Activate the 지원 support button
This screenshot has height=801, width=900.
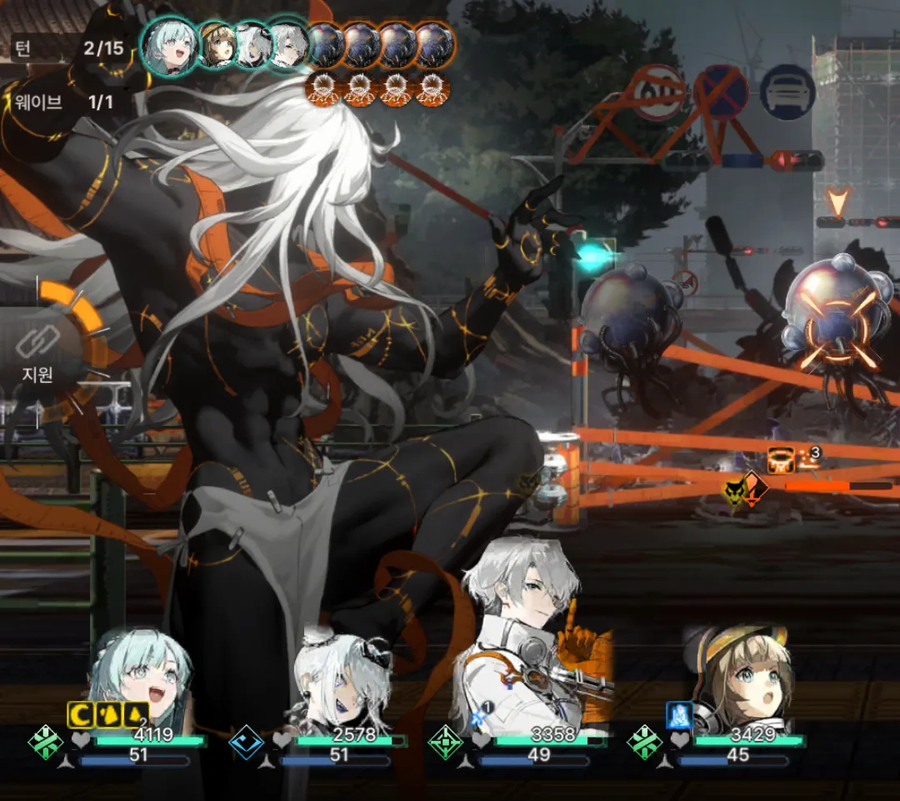click(x=40, y=352)
